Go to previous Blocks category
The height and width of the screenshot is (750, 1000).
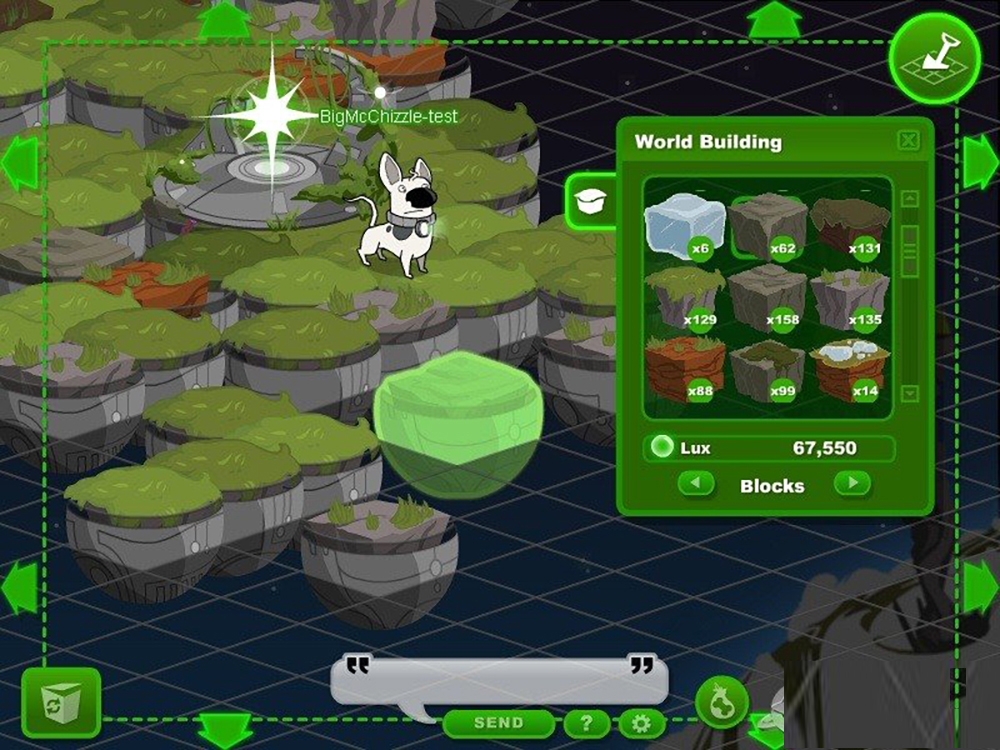(x=696, y=485)
